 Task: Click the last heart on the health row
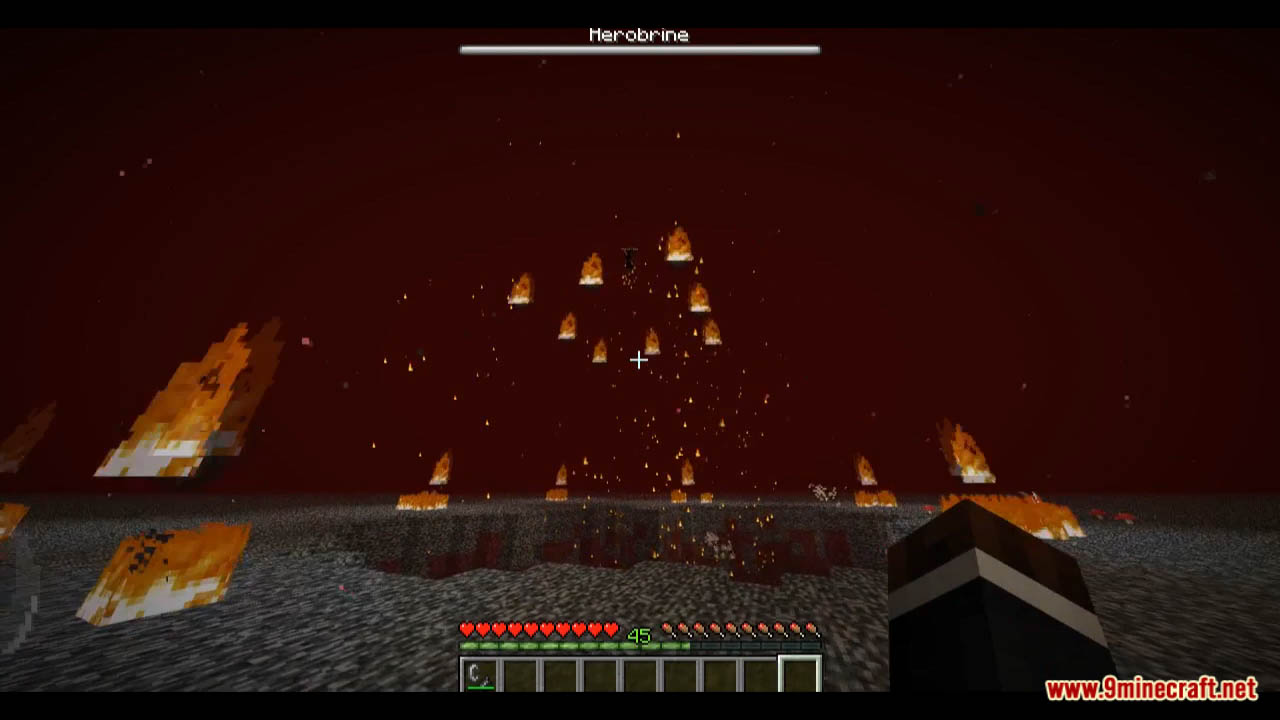[612, 630]
